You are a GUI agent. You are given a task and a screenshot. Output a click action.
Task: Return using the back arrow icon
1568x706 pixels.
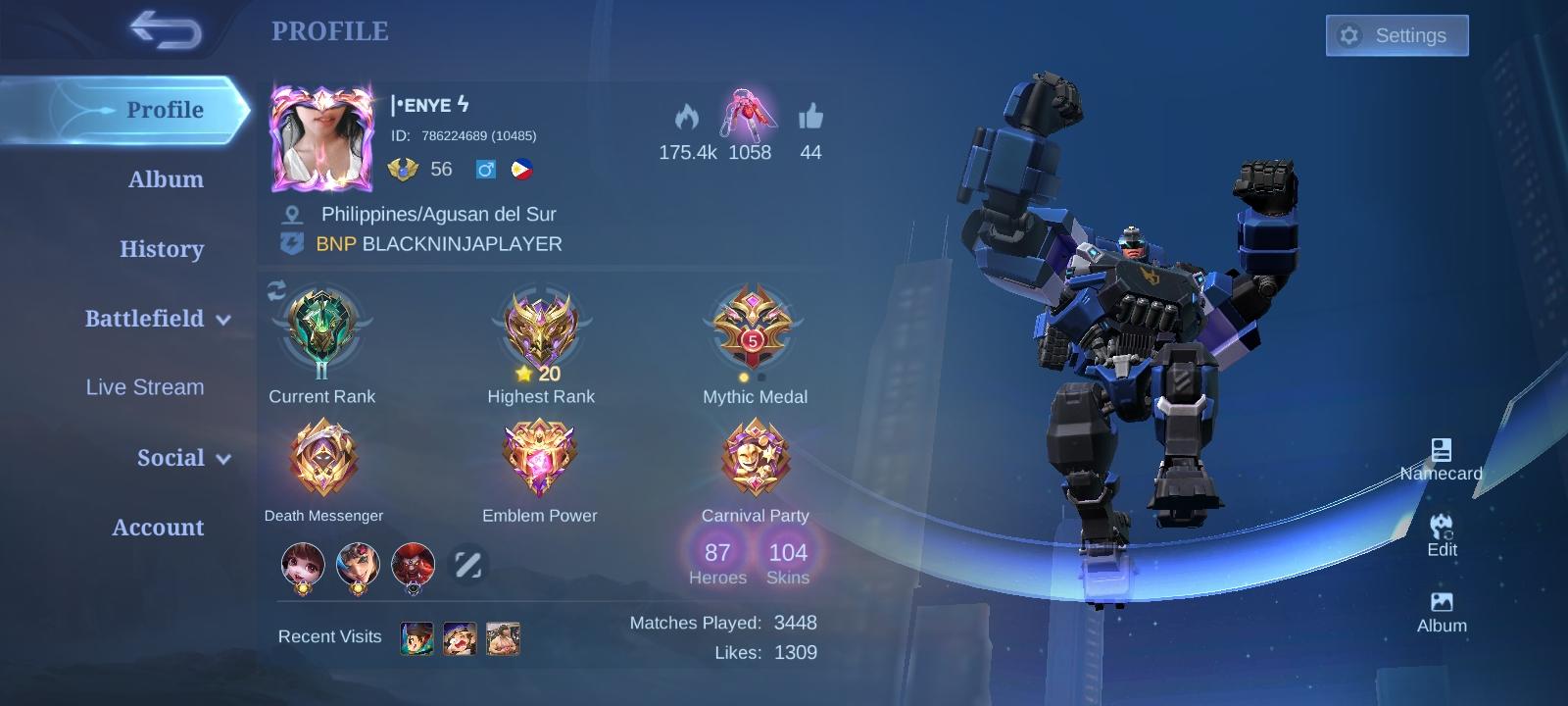pyautogui.click(x=165, y=31)
